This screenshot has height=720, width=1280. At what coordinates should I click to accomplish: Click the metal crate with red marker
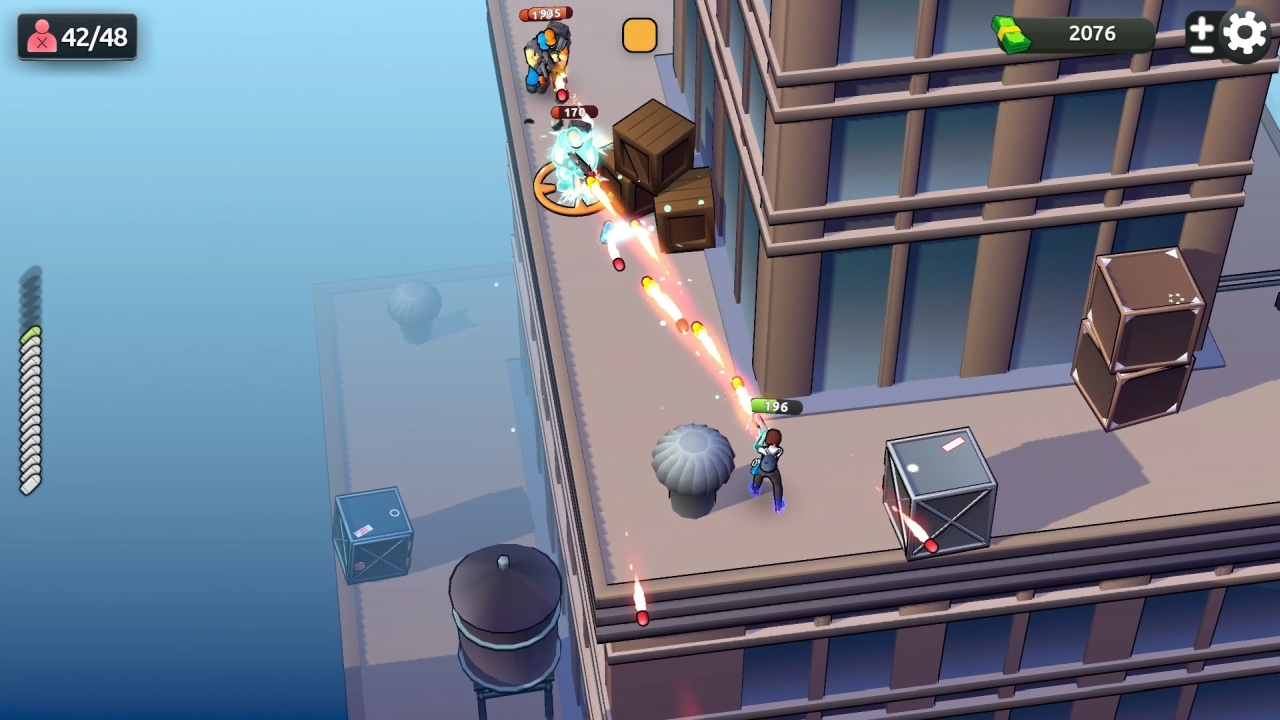[x=938, y=490]
